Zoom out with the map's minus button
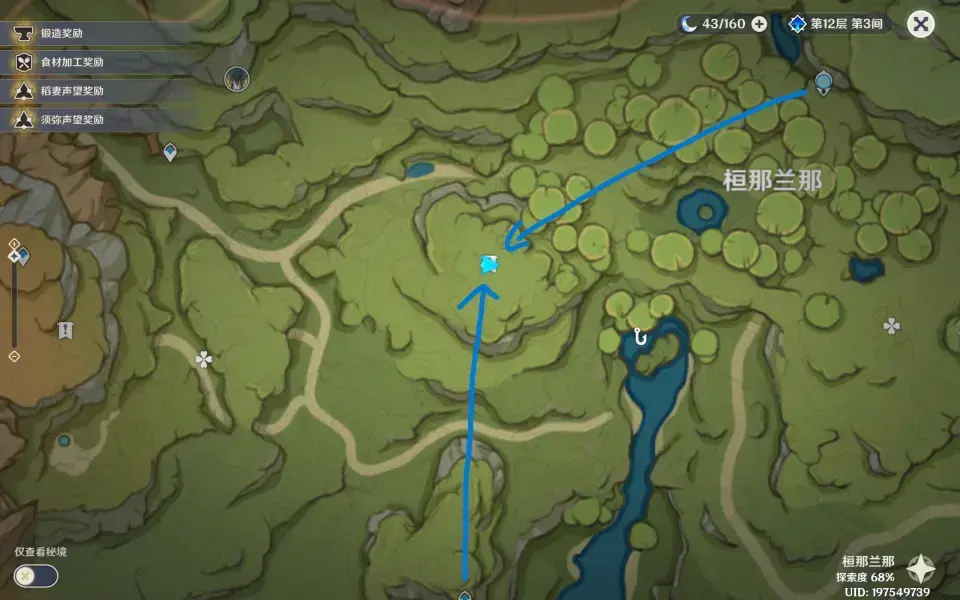 tap(14, 356)
